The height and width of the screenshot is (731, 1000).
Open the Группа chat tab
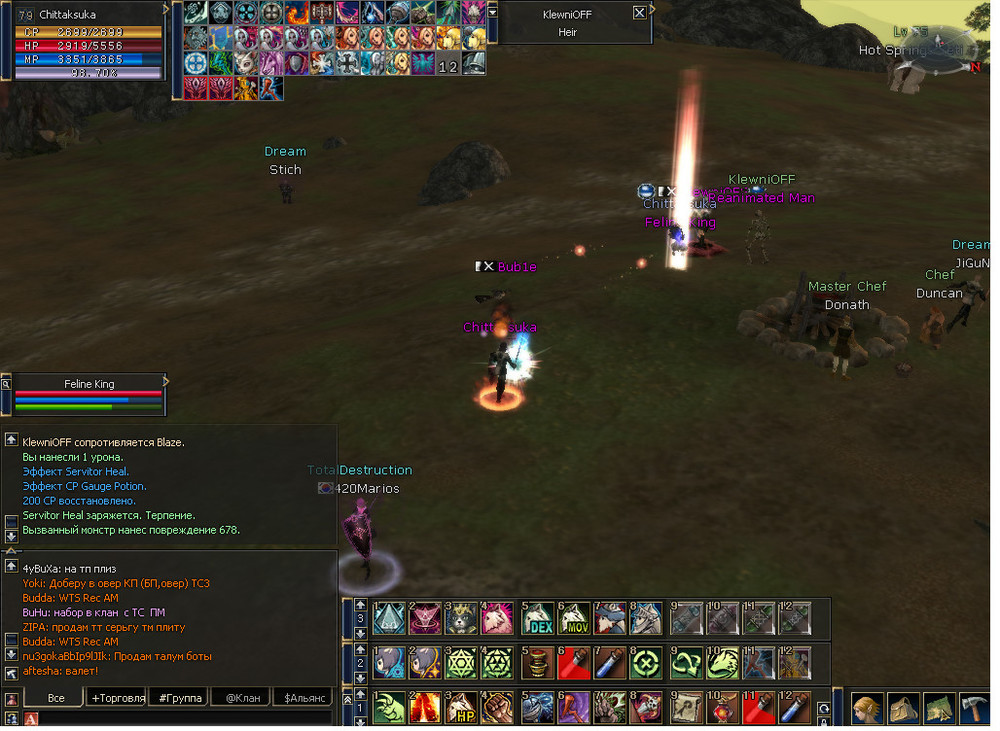pyautogui.click(x=180, y=698)
